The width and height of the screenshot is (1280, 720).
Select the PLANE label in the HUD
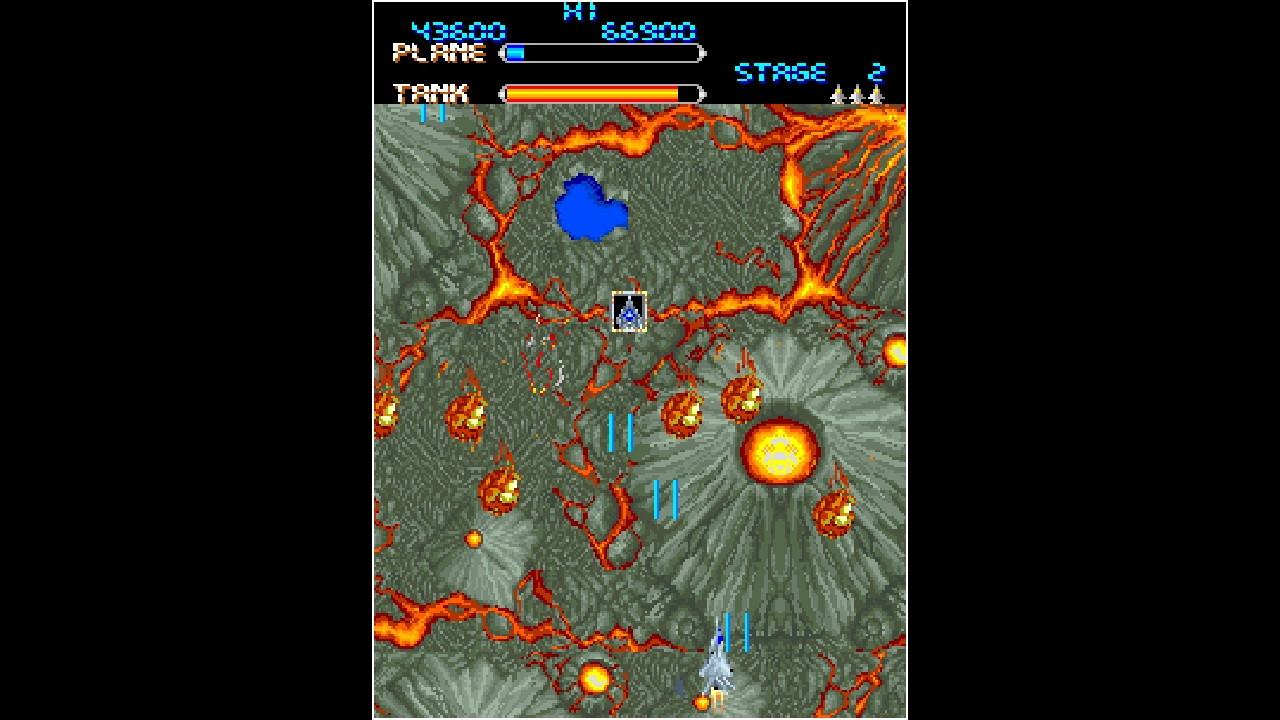[x=440, y=53]
